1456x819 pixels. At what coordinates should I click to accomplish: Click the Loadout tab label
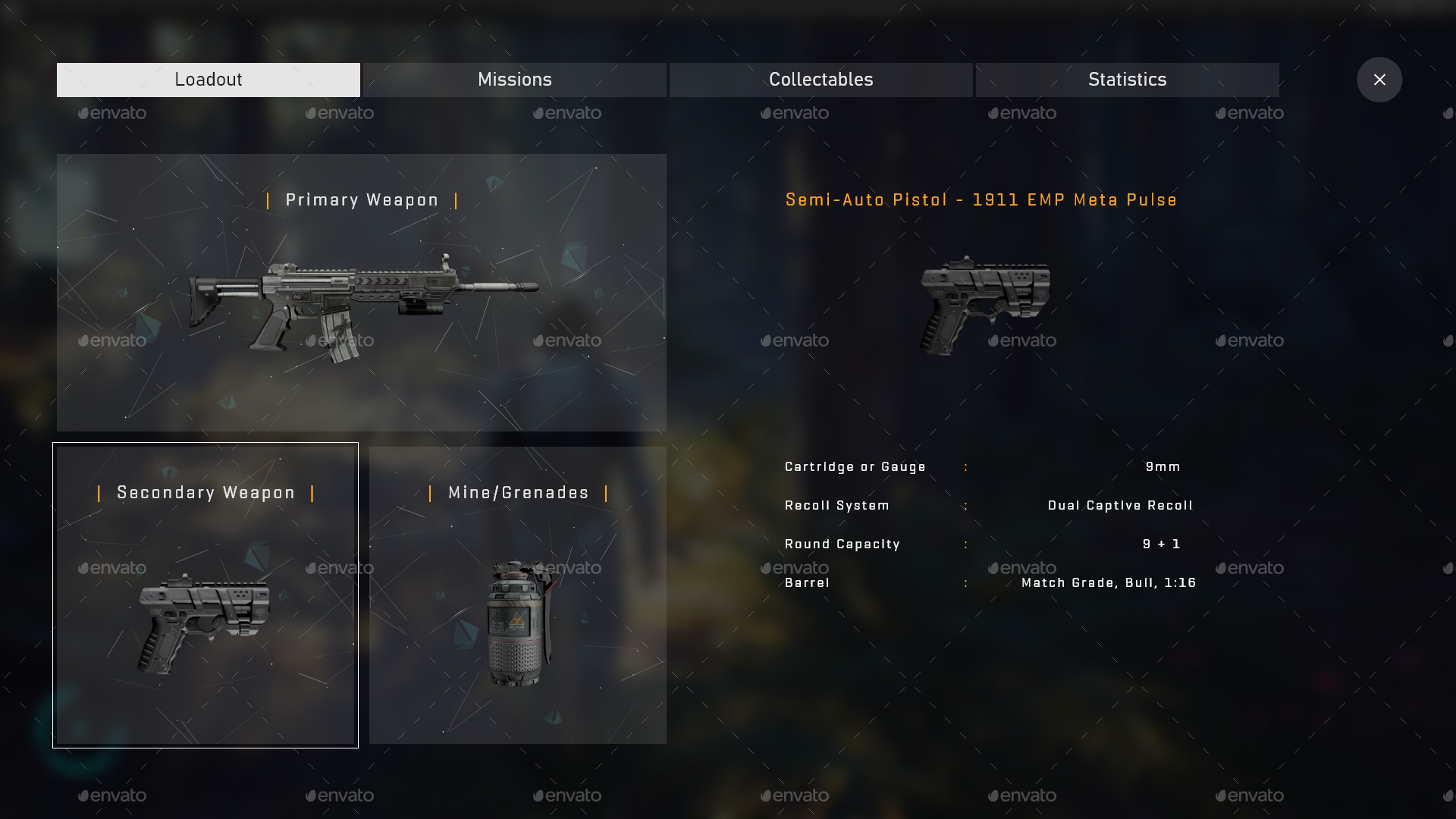coord(208,80)
